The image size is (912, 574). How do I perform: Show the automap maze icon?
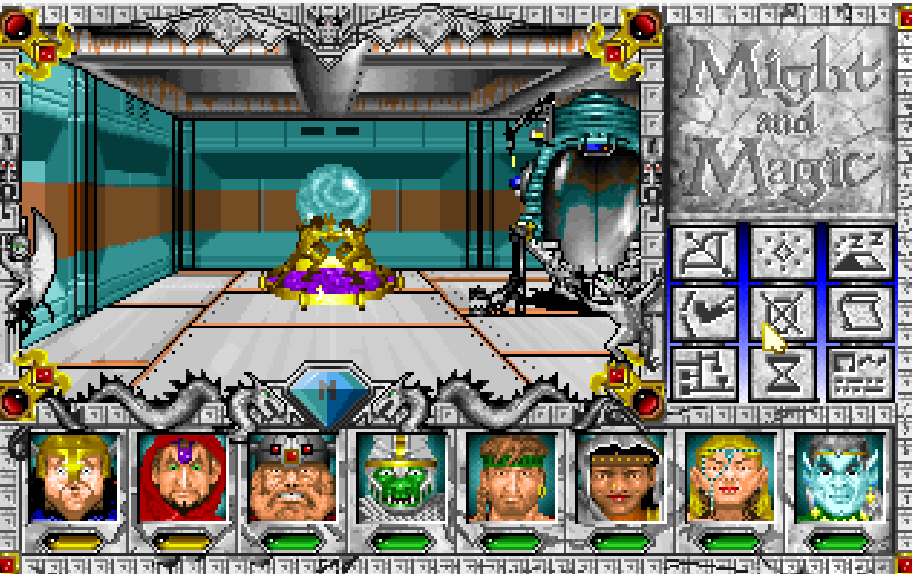[x=704, y=372]
